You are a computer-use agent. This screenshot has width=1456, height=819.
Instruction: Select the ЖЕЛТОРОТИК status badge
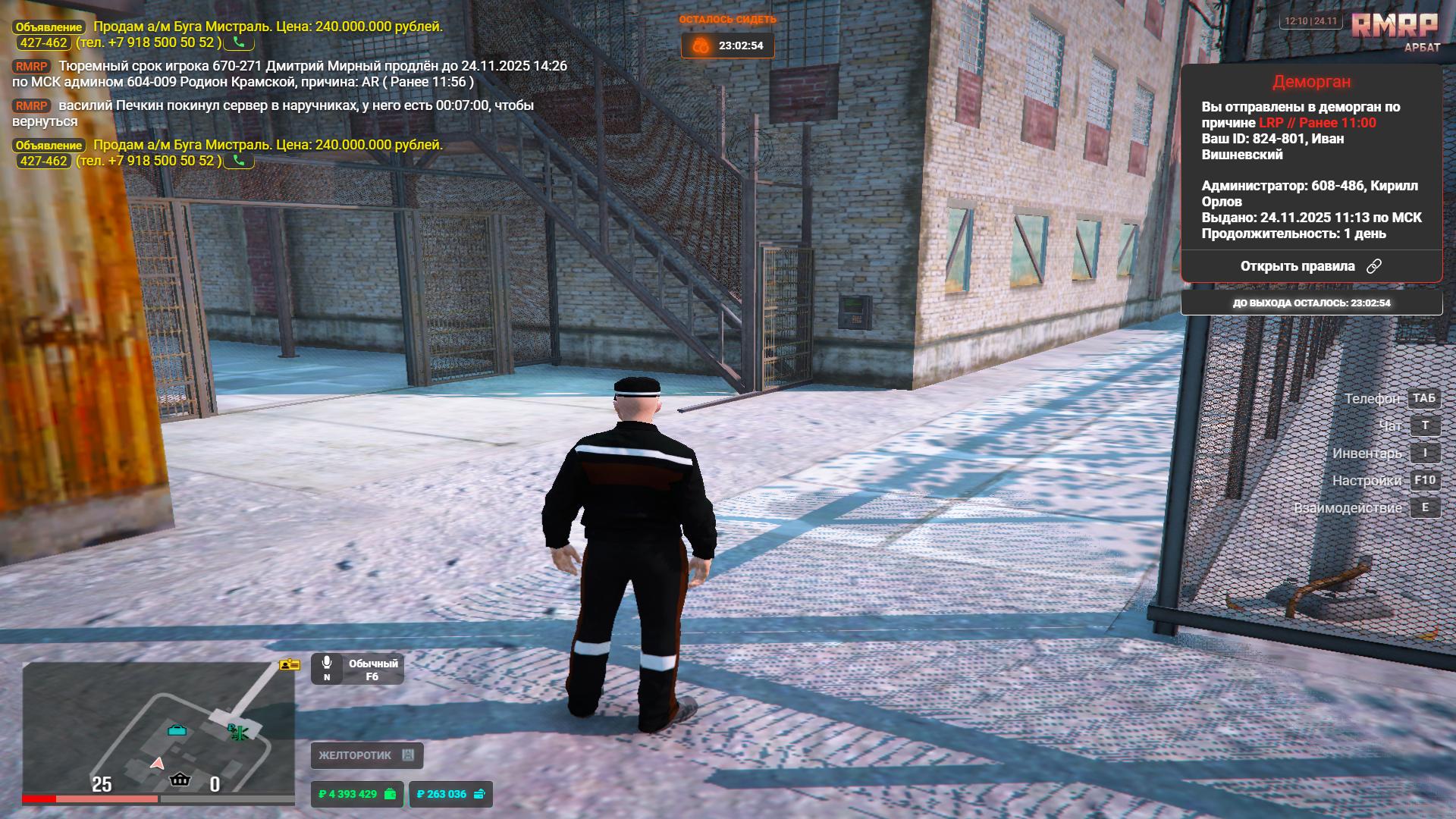pyautogui.click(x=366, y=755)
